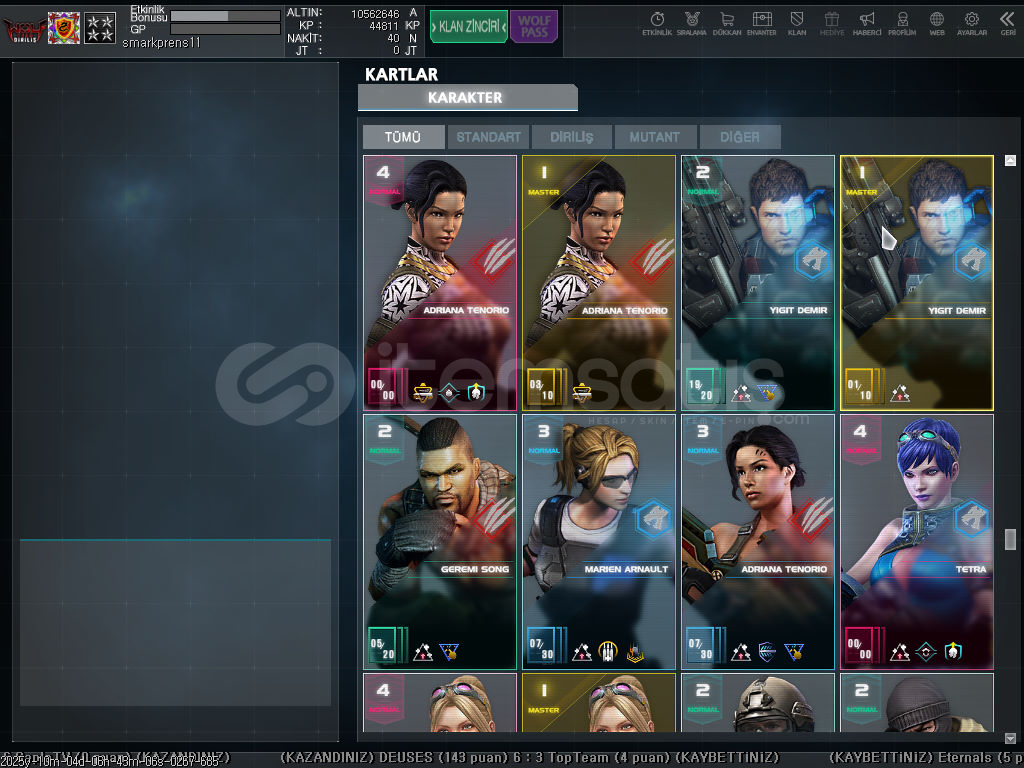Choose the Master Yigit Demir card

tap(916, 282)
